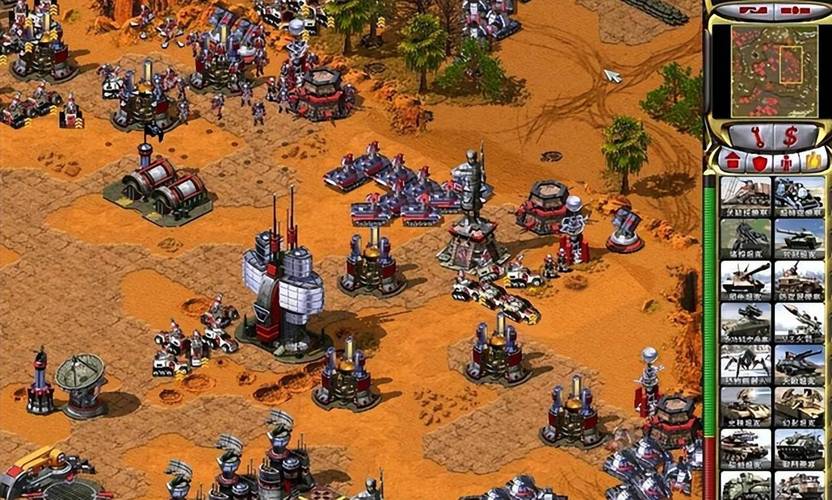The width and height of the screenshot is (832, 500).
Task: Select the highlighted yellow vehicles tab
Action: (x=812, y=161)
